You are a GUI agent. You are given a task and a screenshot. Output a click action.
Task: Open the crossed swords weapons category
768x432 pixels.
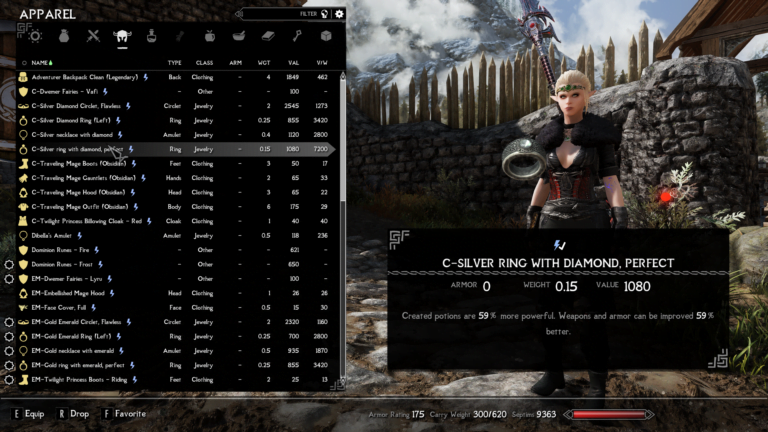[x=93, y=36]
